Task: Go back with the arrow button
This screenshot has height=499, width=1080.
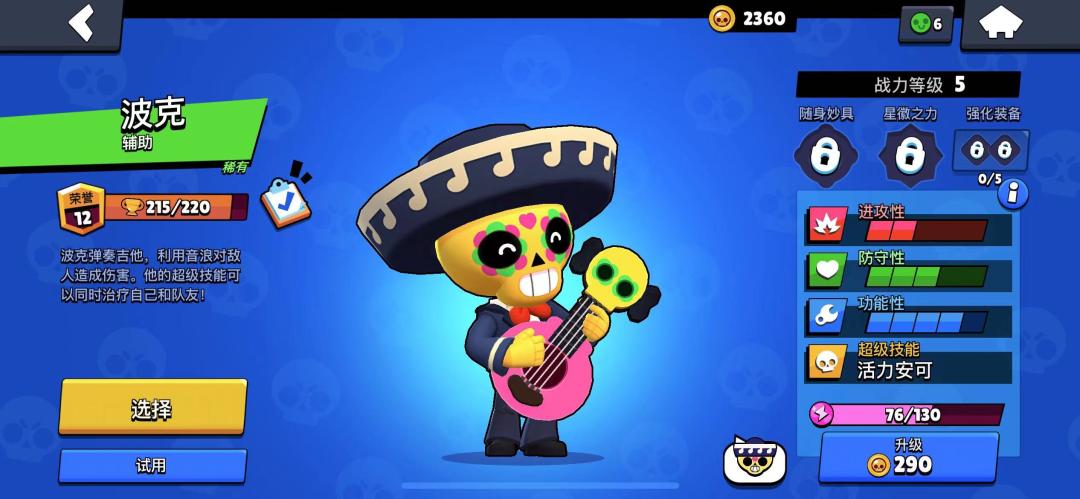Action: 80,23
